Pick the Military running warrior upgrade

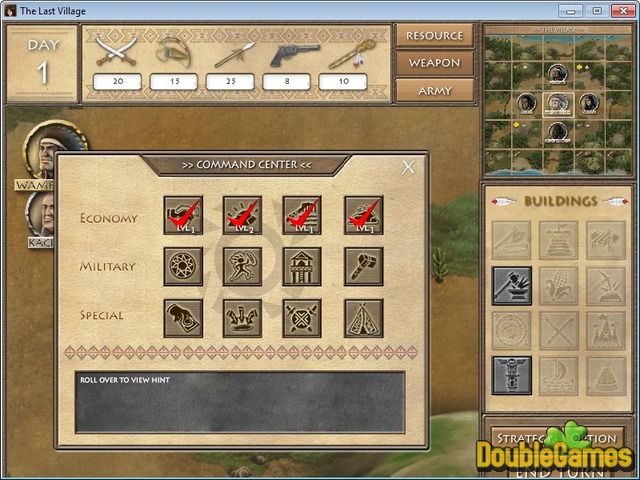pos(242,266)
